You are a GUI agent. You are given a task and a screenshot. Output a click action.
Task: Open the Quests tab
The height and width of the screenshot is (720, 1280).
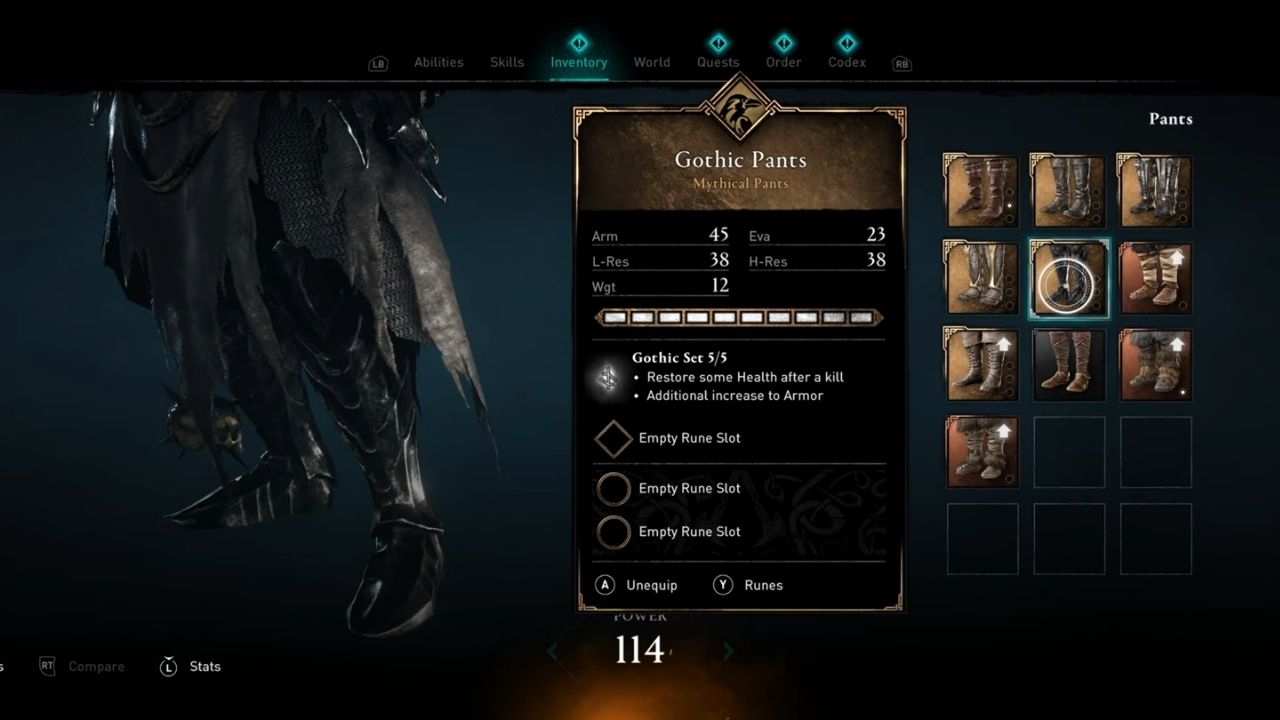(x=718, y=62)
